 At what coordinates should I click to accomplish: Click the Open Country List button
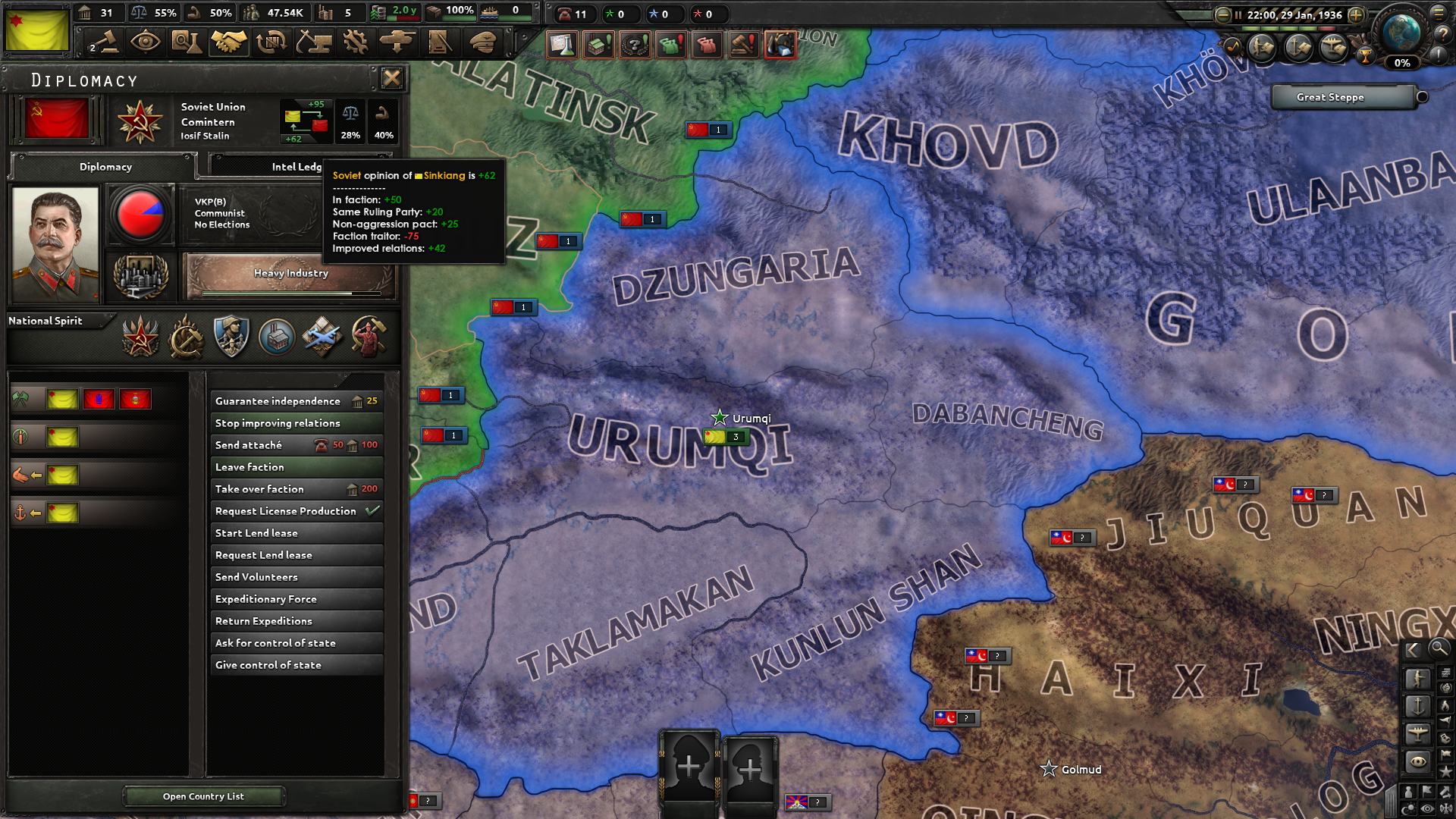203,796
